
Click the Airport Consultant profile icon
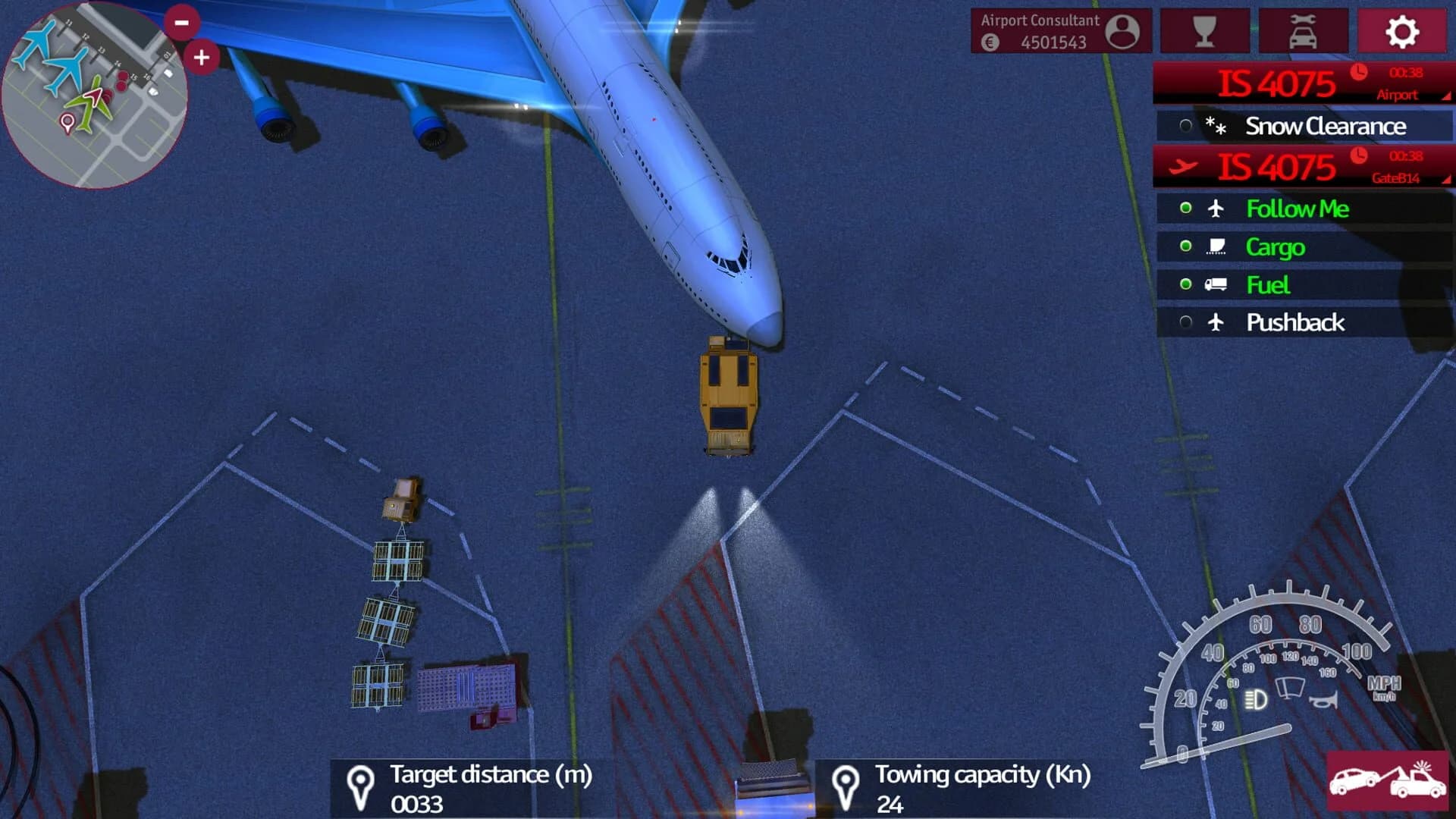1124,30
